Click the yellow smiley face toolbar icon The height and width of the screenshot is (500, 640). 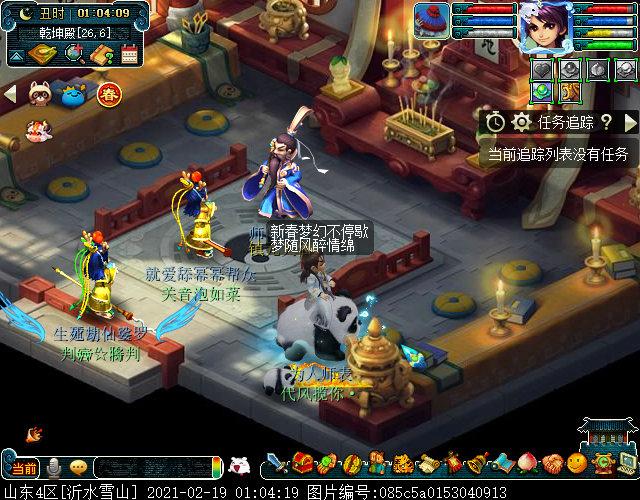point(577,464)
